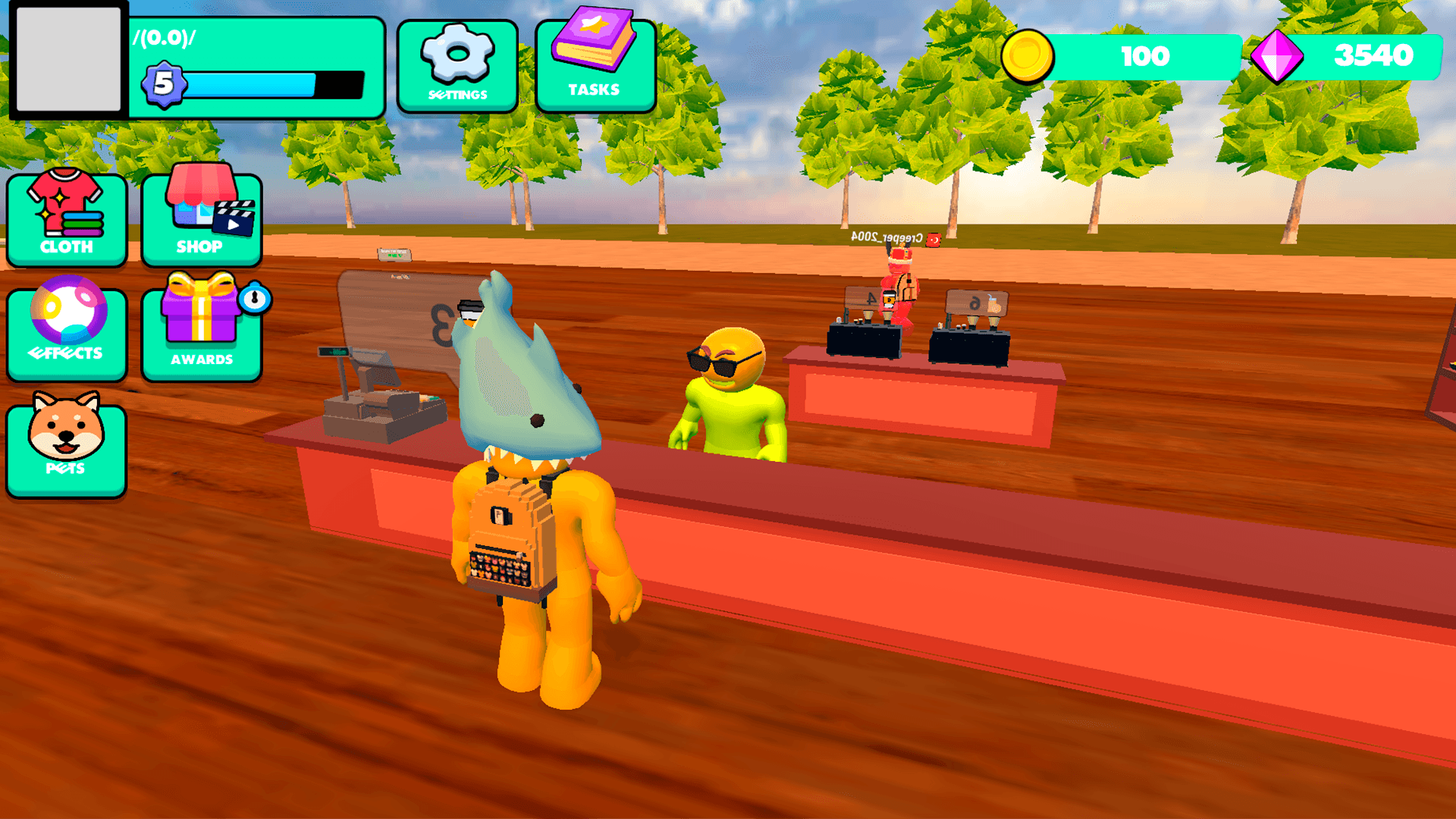This screenshot has width=1456, height=819.
Task: Click the pink gem currency icon
Action: click(x=1277, y=55)
